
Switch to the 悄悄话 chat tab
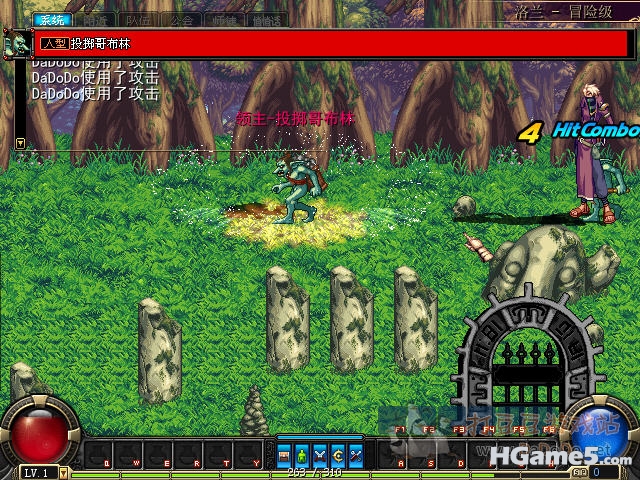(x=264, y=19)
